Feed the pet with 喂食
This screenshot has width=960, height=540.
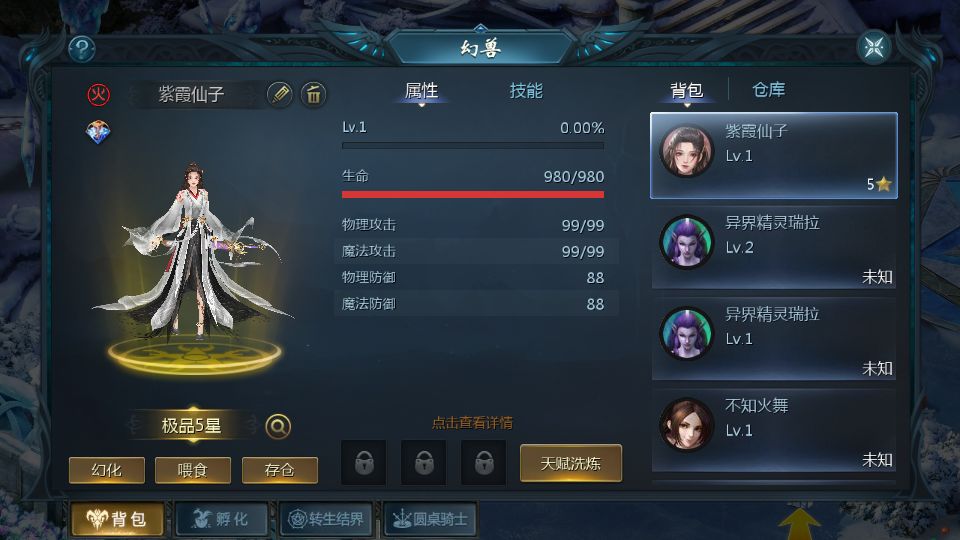tap(193, 470)
